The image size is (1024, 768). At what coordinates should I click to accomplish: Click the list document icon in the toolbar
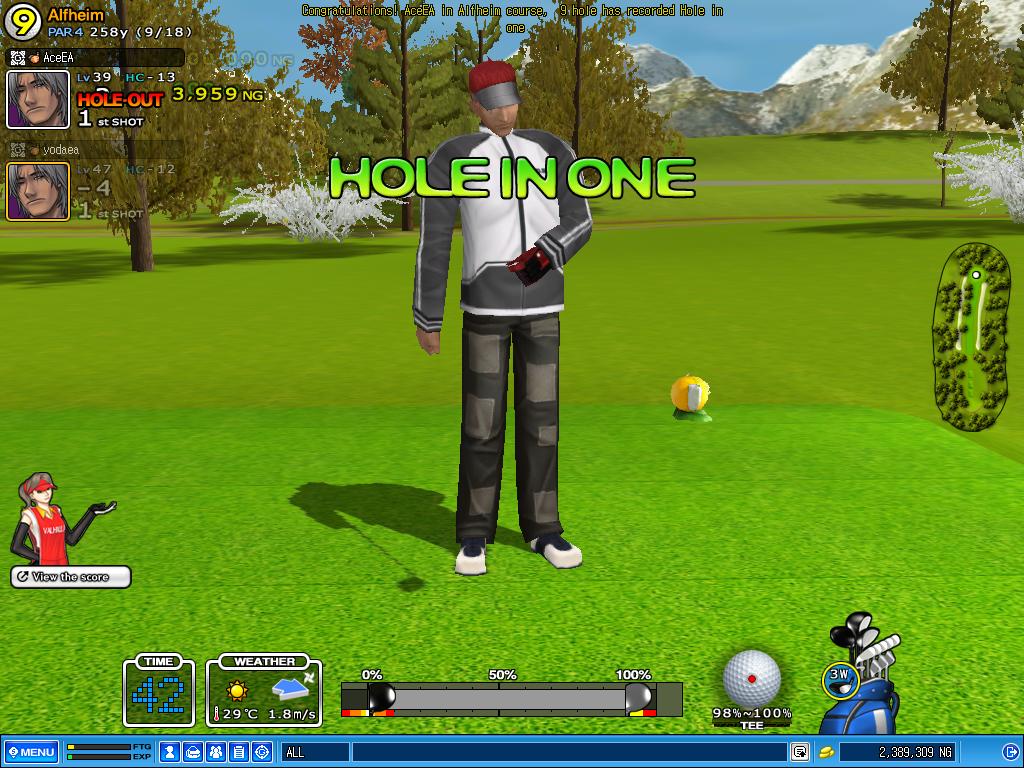tap(239, 752)
